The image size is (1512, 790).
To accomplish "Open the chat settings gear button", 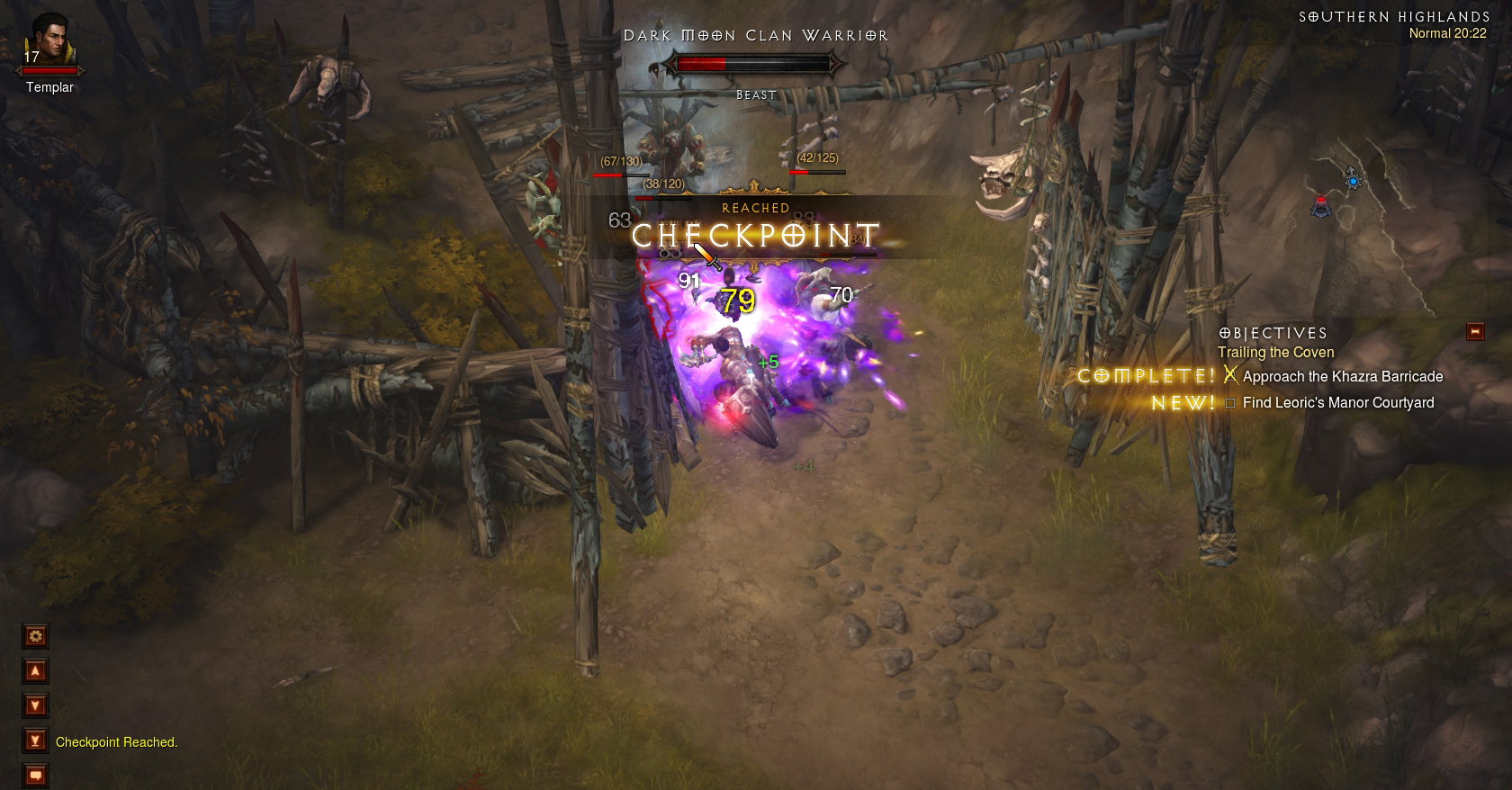I will click(x=35, y=636).
